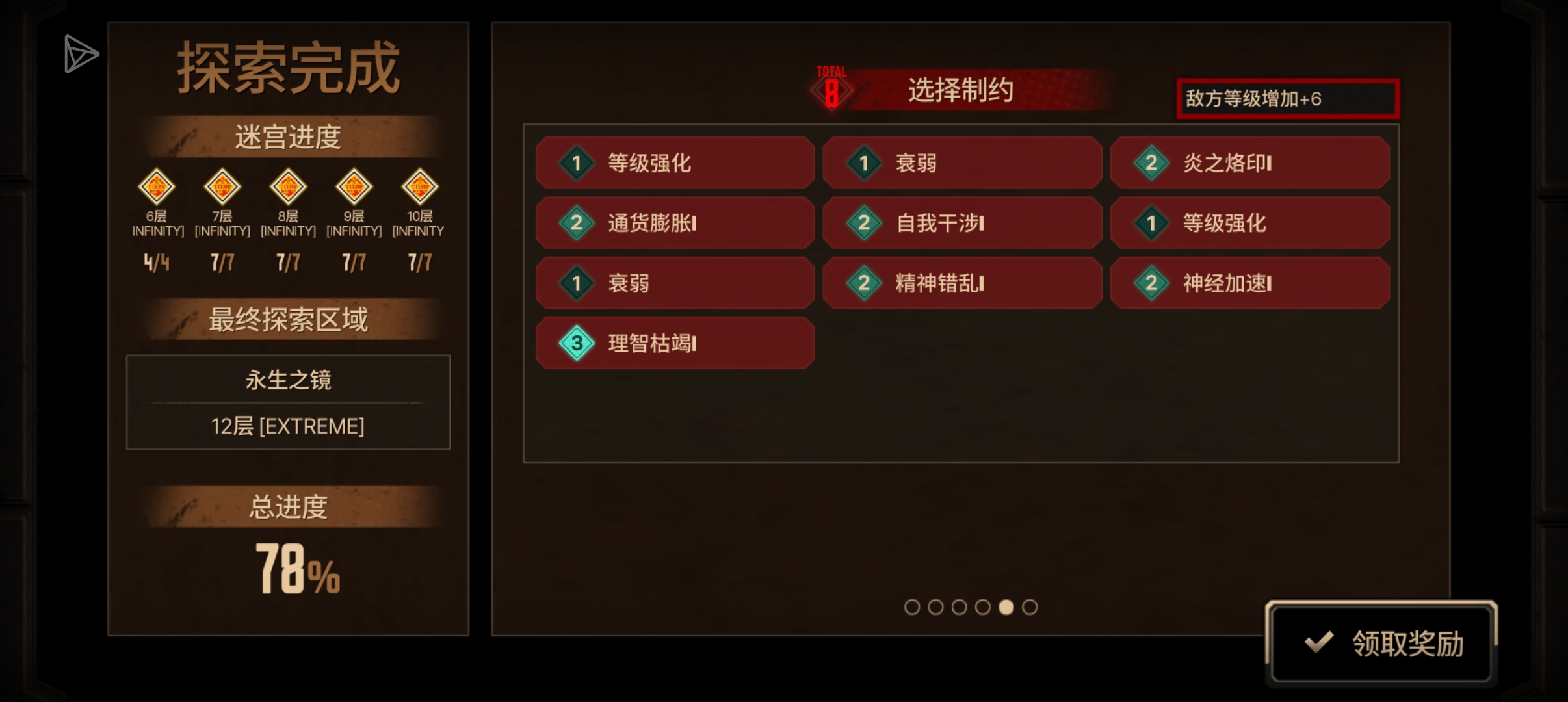The image size is (1568, 702).
Task: Select the 自我干涉 constraint
Action: pyautogui.click(x=962, y=223)
